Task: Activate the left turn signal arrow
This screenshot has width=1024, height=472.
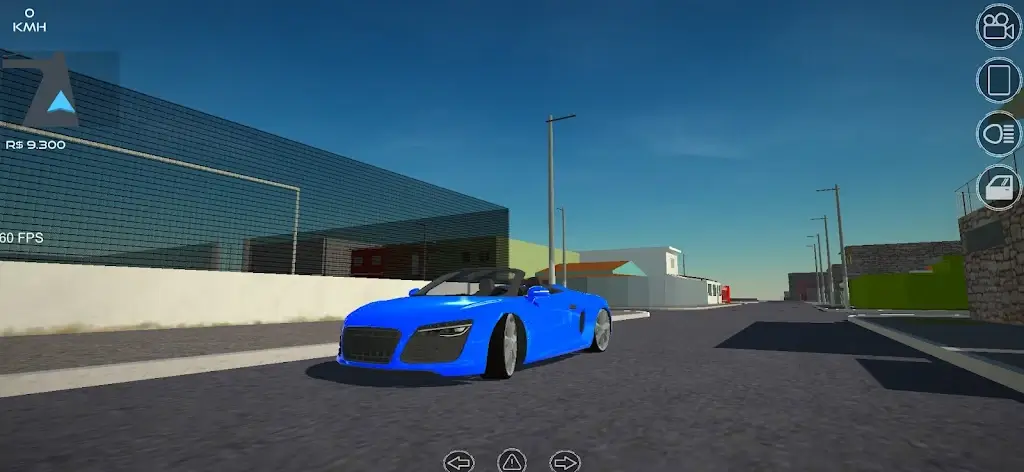Action: tap(459, 462)
